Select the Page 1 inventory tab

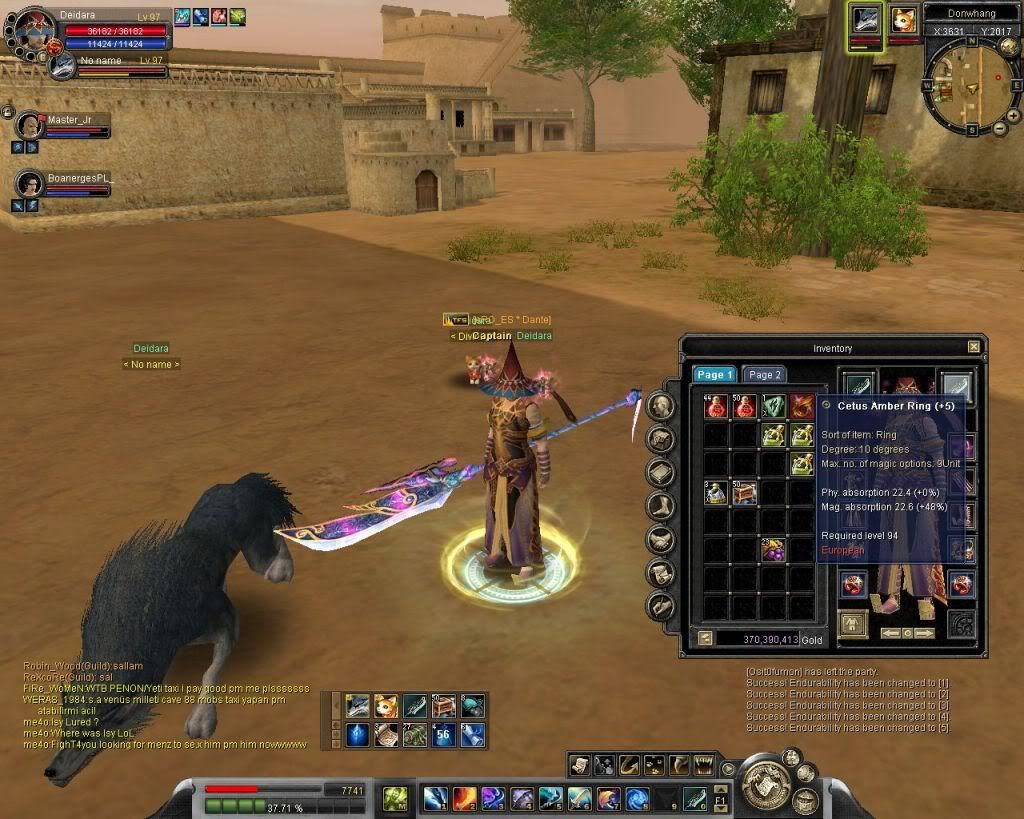tap(715, 374)
